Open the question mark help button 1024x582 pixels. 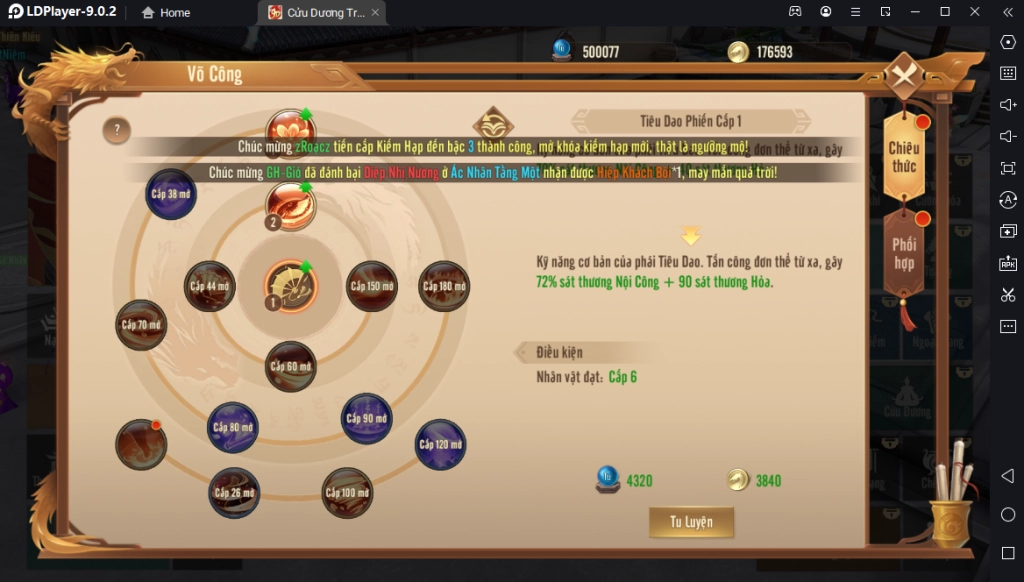point(117,130)
